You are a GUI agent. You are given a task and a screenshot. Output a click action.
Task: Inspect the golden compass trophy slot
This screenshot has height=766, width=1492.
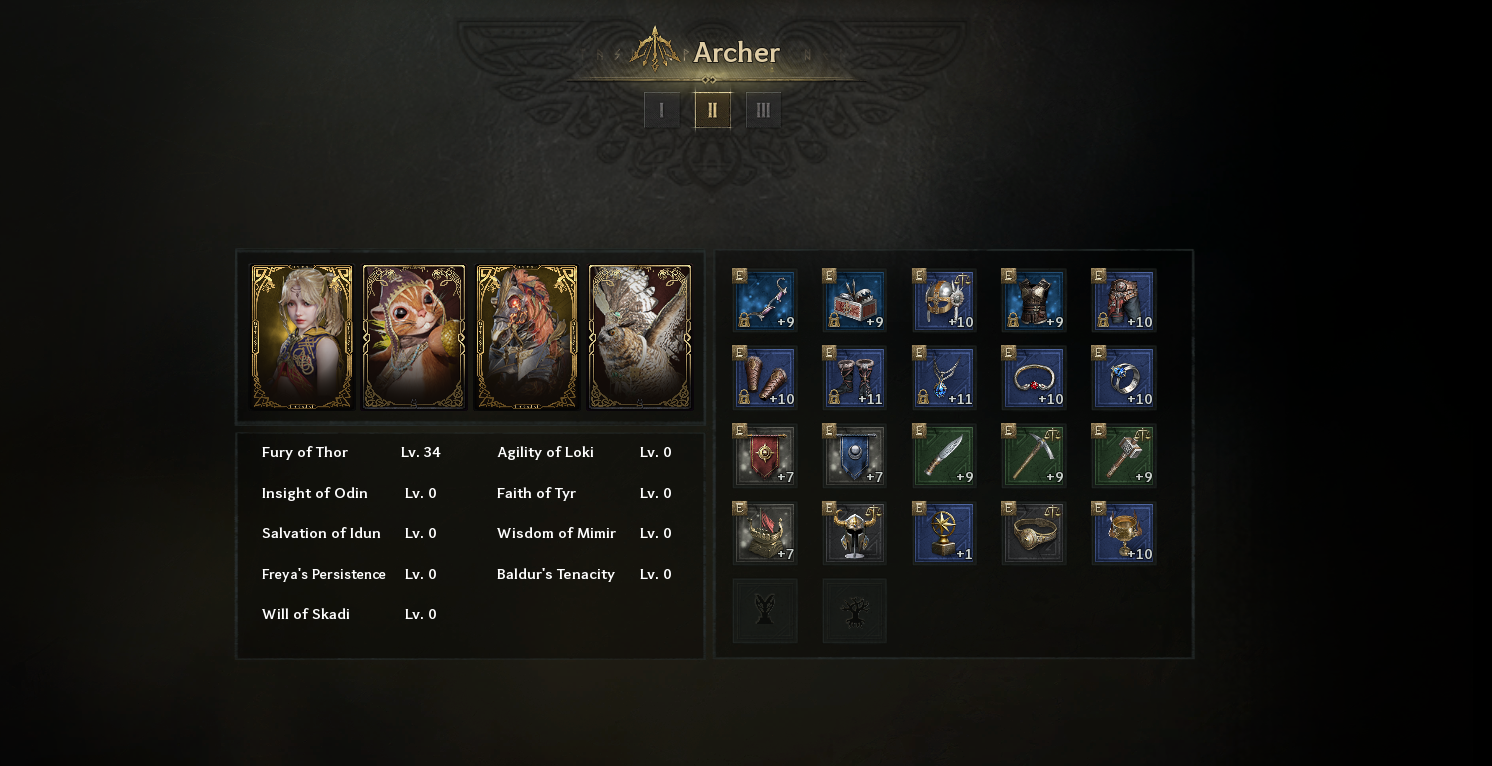(944, 533)
